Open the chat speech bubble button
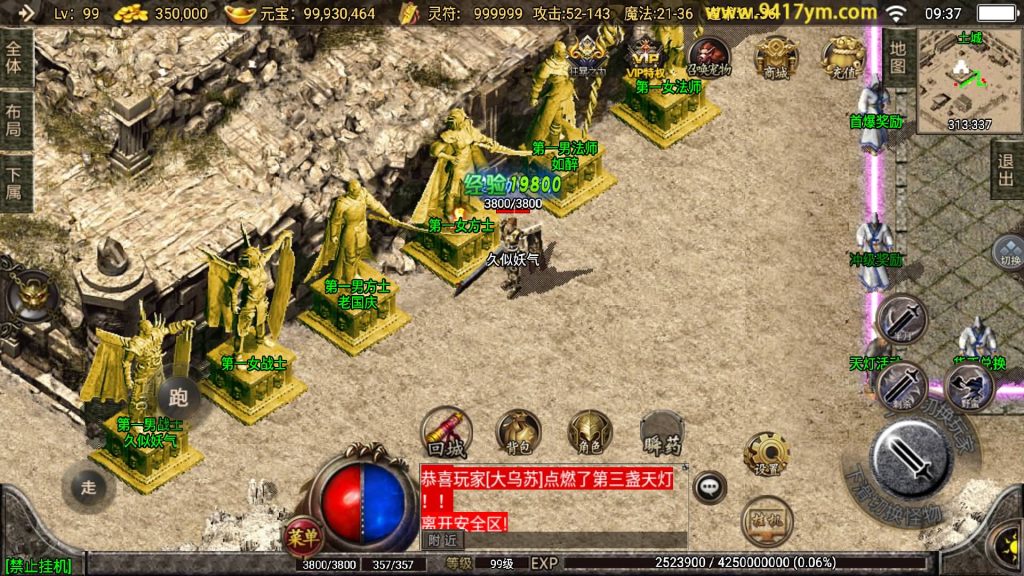 point(710,487)
